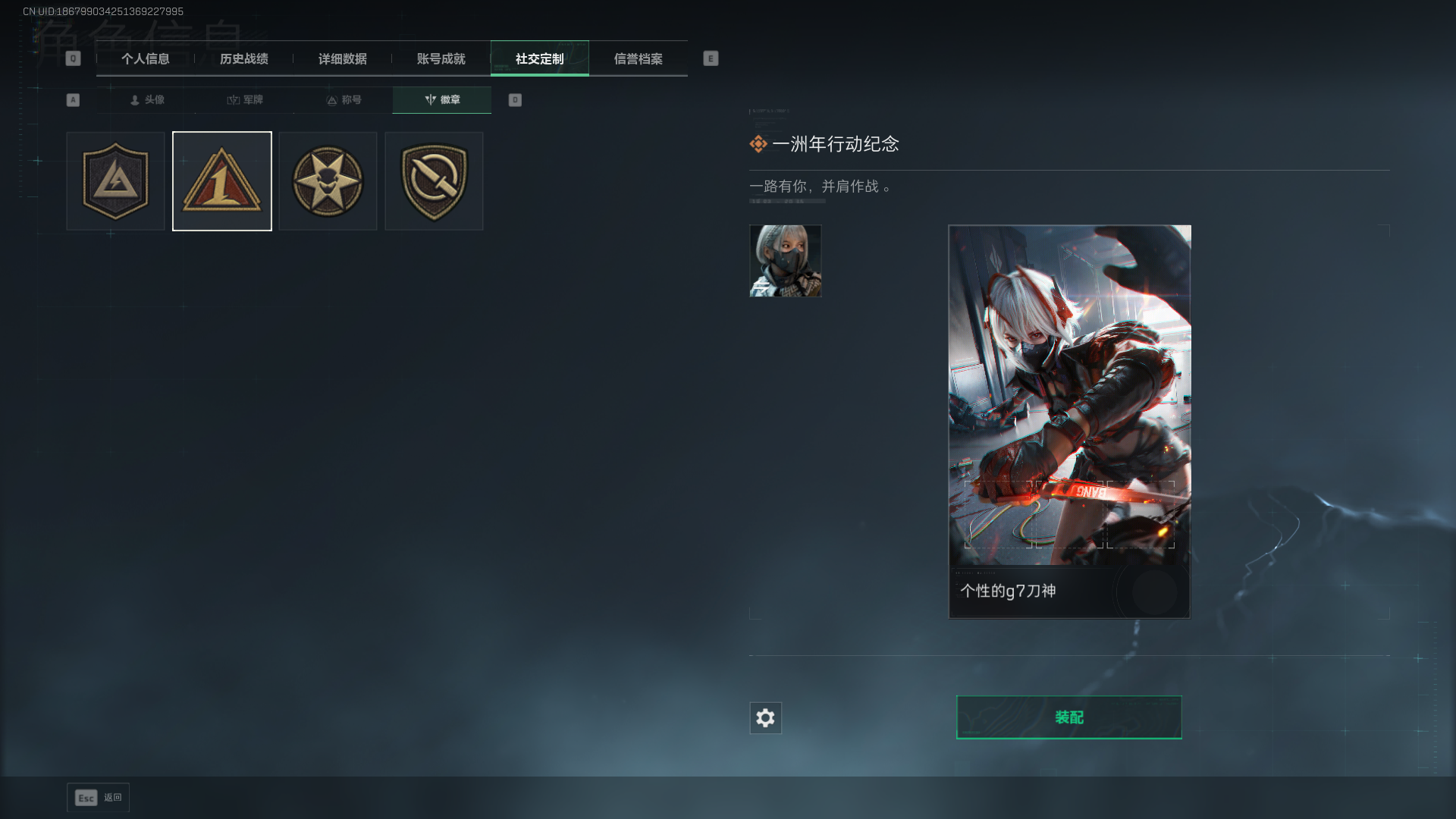The height and width of the screenshot is (819, 1456).
Task: Click the 装配 equip button
Action: pos(1068,717)
